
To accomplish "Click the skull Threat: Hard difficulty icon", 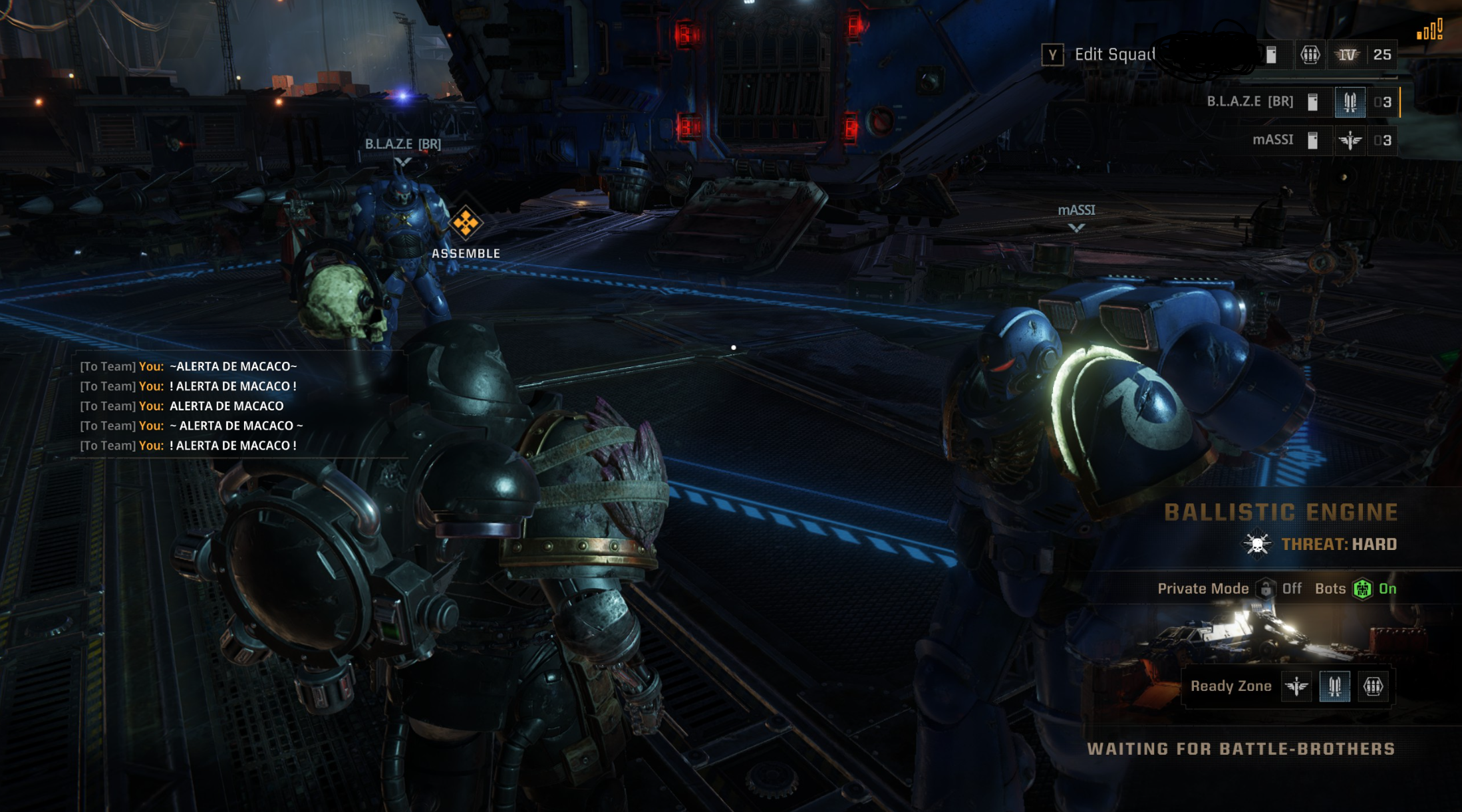I will (1256, 545).
